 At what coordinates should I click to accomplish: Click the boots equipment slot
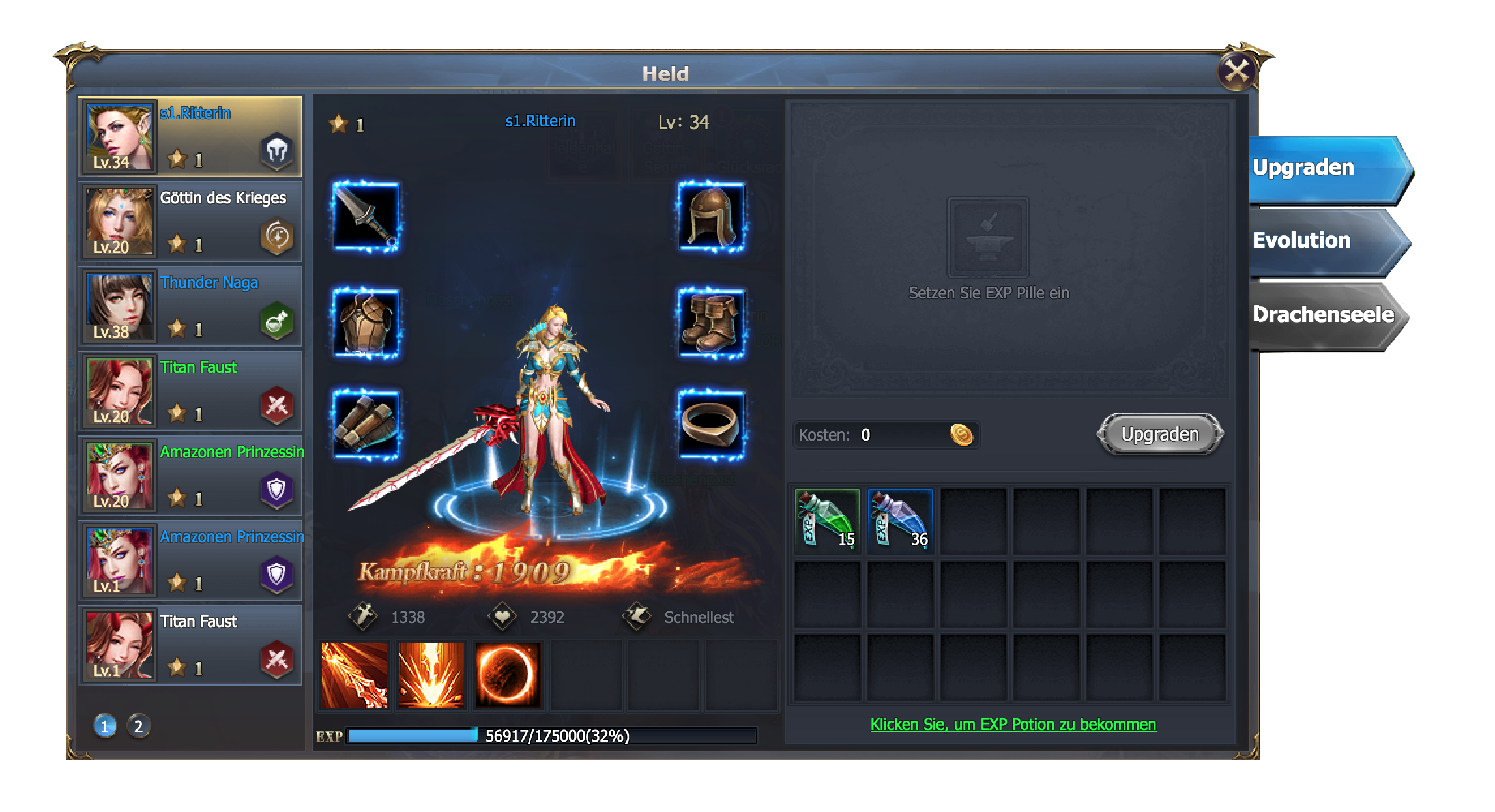711,323
